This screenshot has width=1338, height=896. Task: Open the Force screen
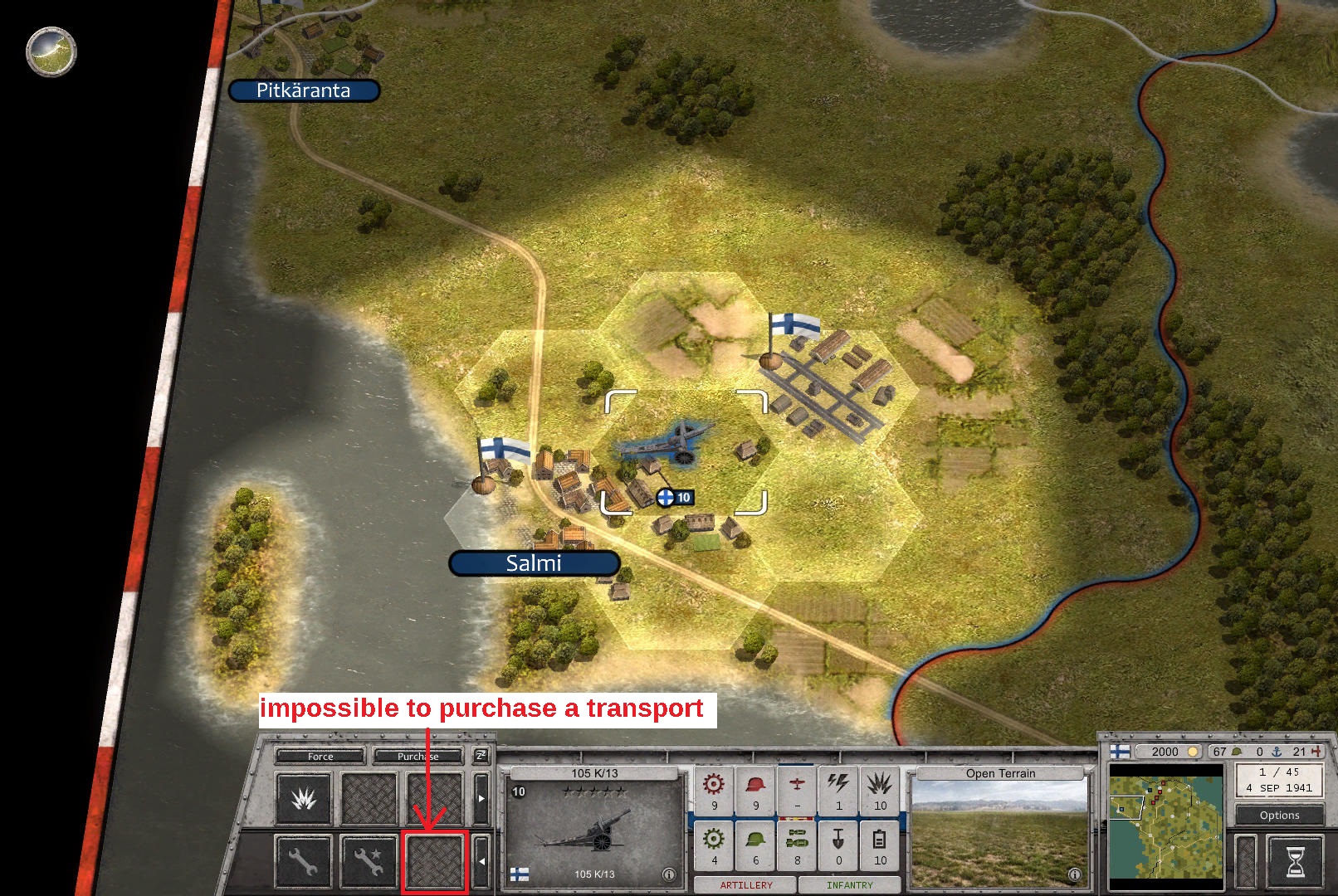(x=320, y=756)
